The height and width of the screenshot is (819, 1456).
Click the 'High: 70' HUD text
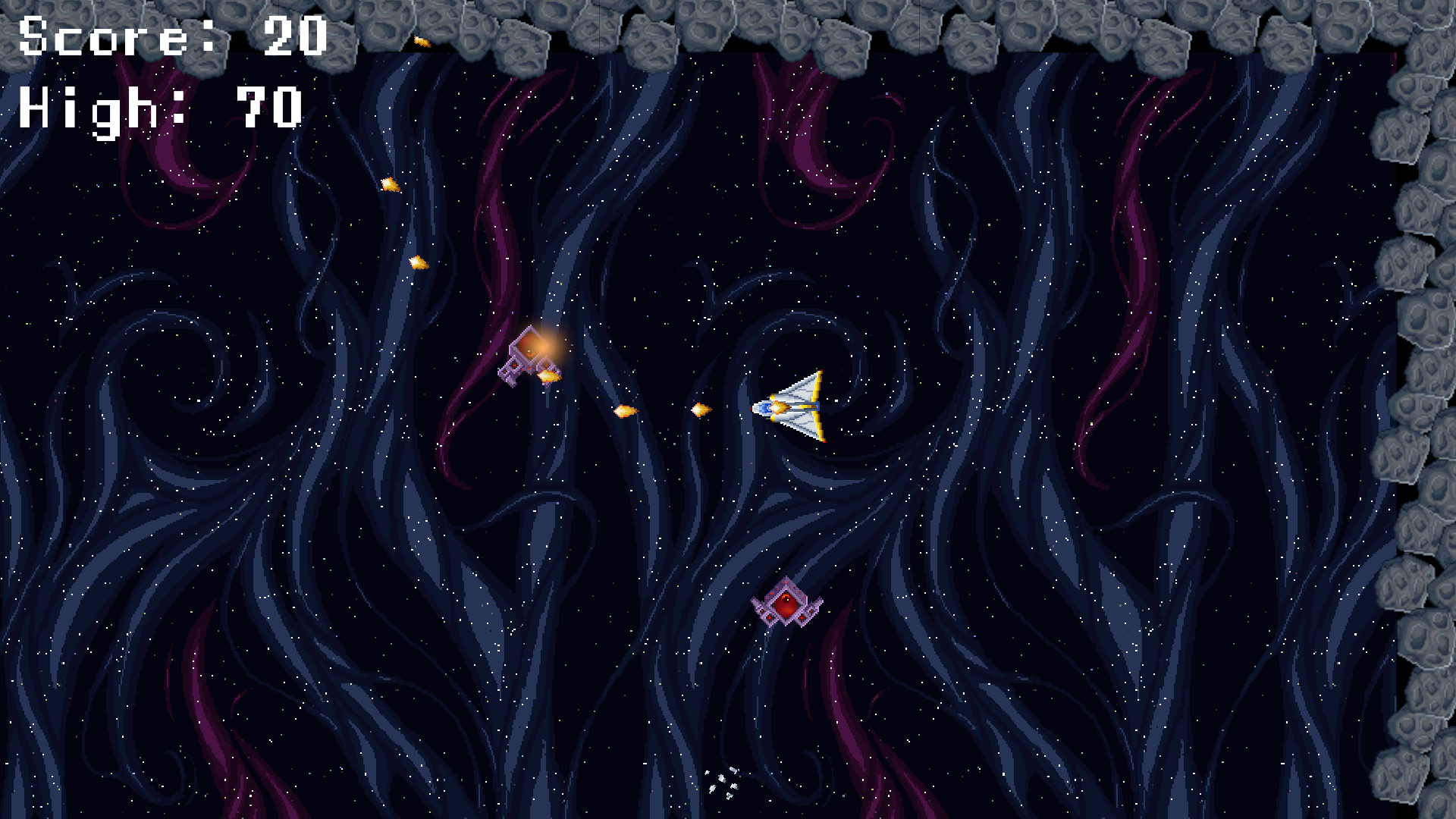[x=159, y=108]
